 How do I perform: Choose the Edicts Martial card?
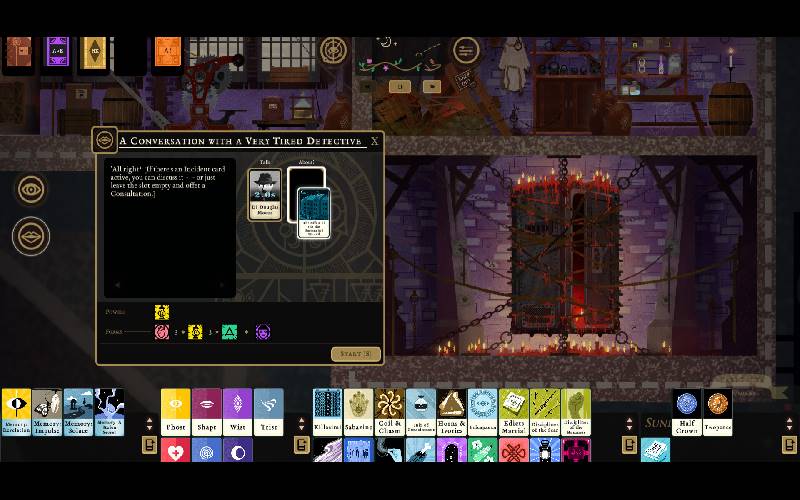coord(513,412)
